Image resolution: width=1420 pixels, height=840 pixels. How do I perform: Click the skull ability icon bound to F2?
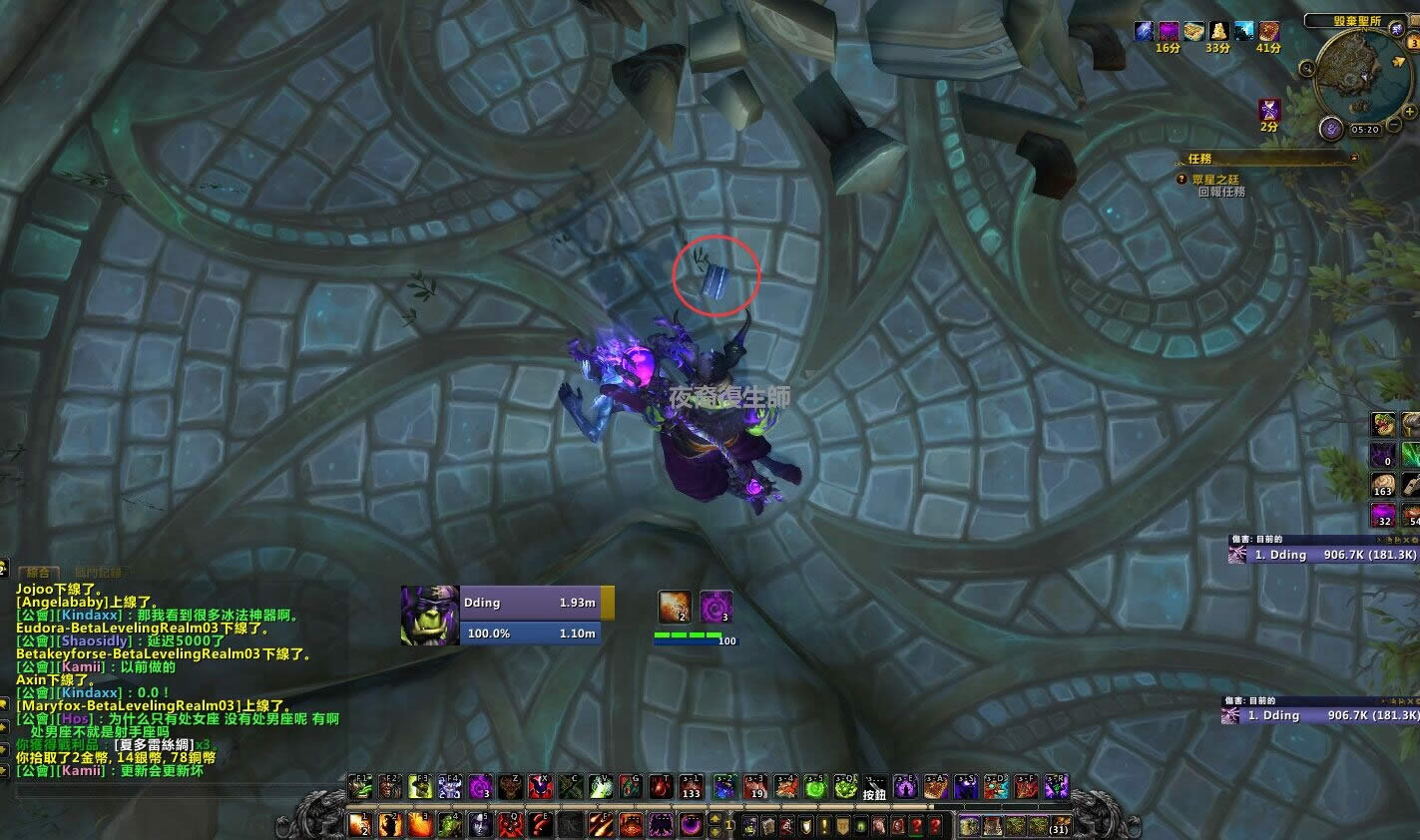coord(386,786)
